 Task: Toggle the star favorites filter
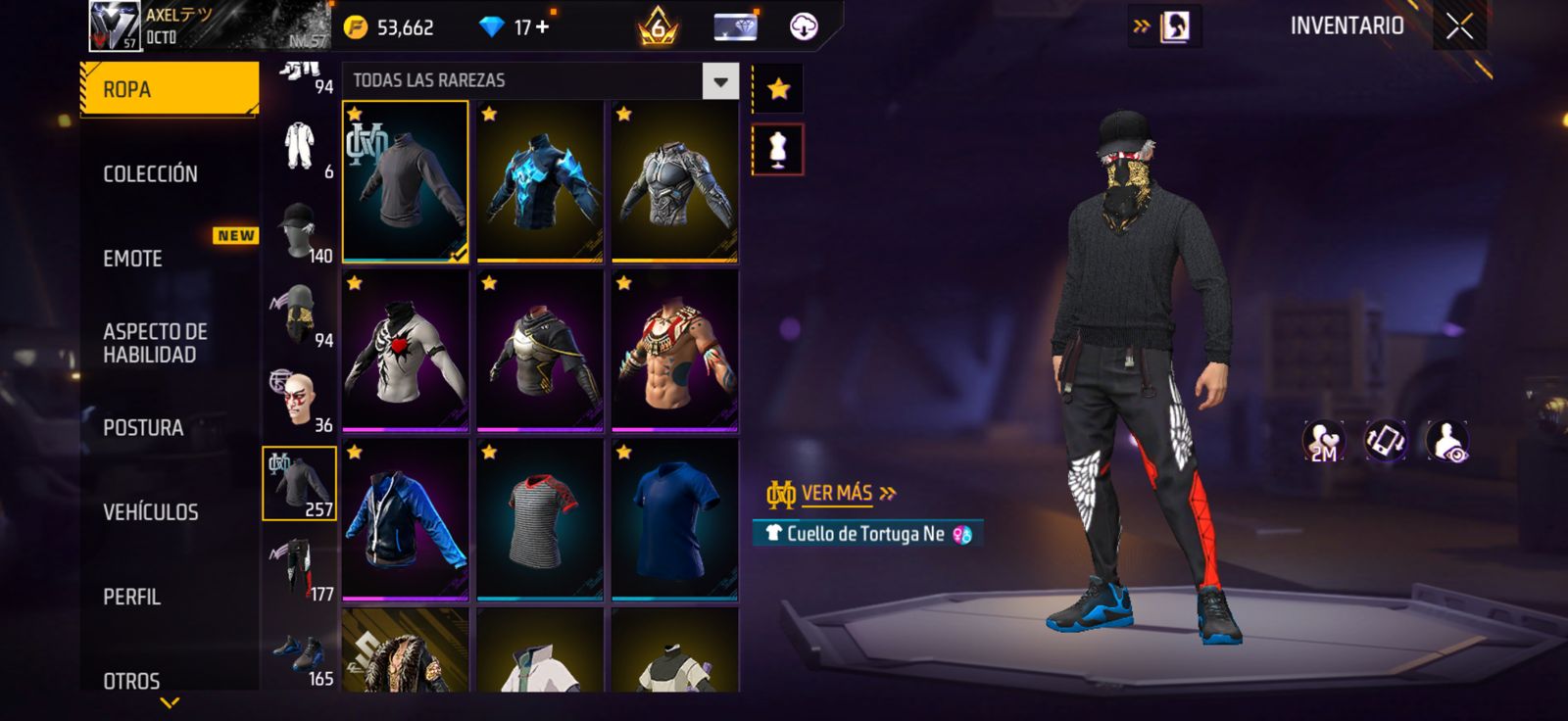pos(778,90)
